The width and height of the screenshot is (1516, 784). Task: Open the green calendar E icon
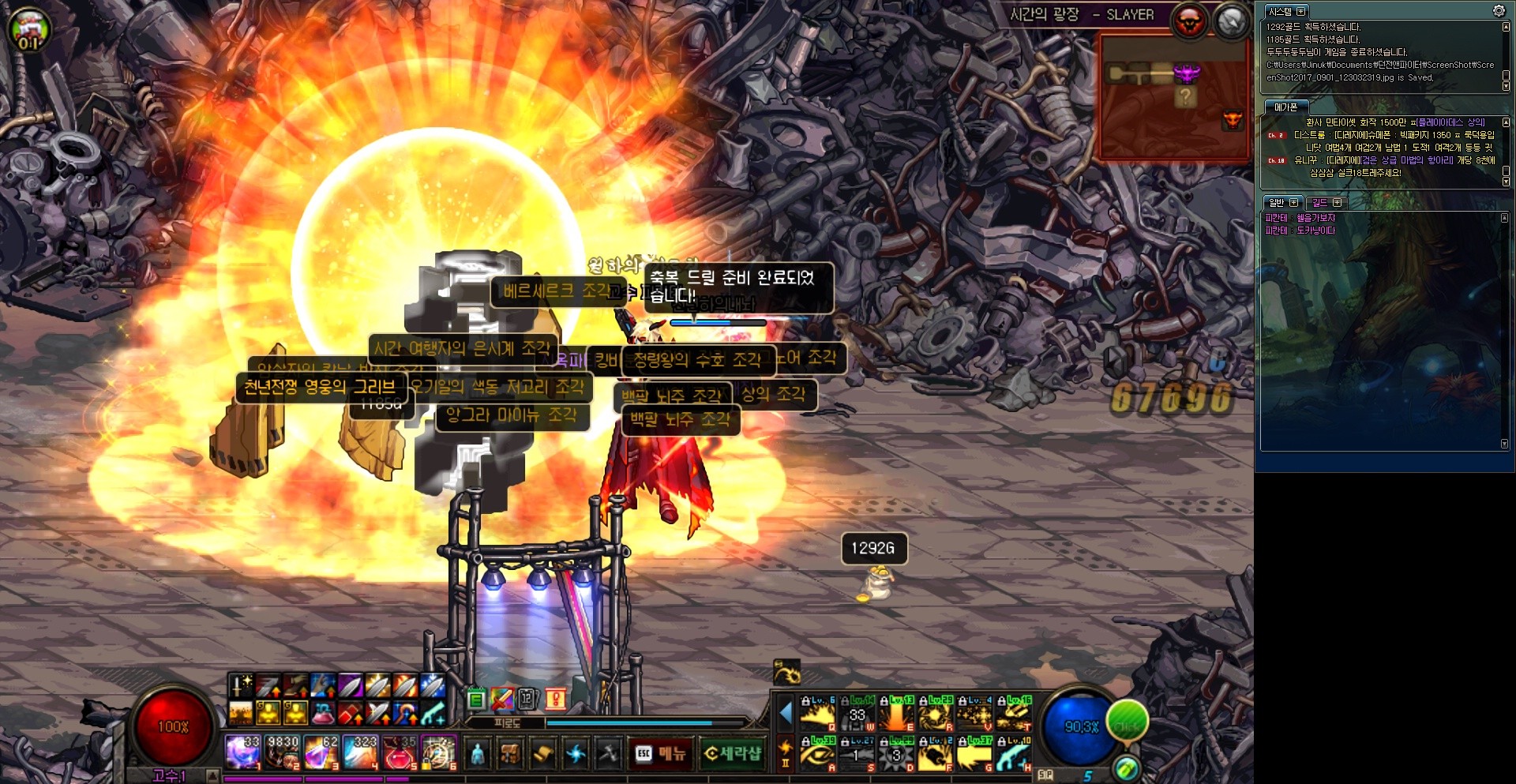pos(476,699)
